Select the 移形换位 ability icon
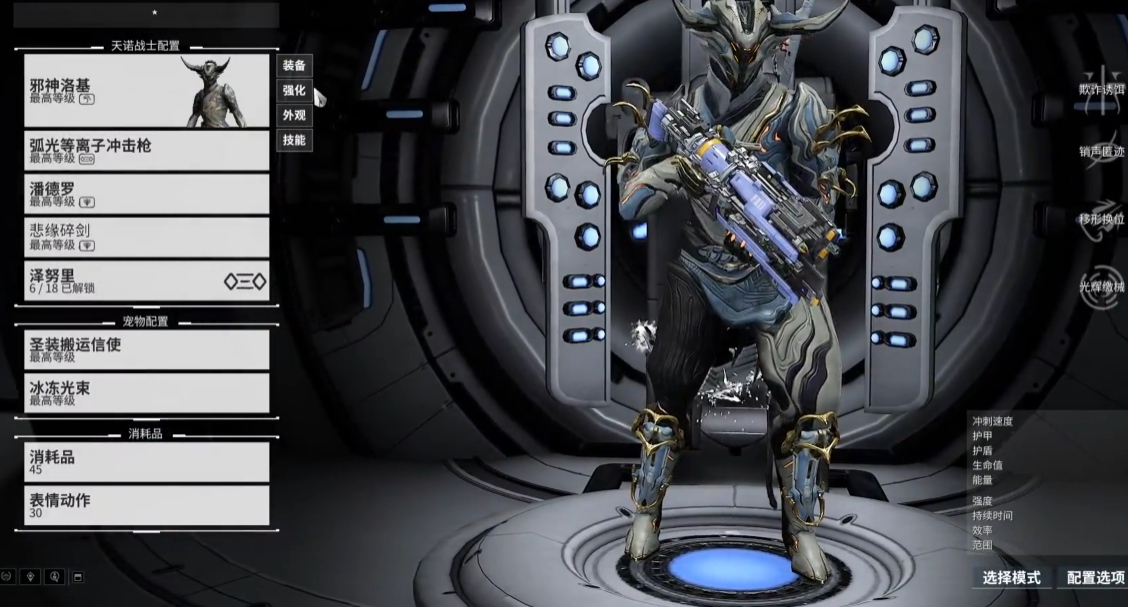The width and height of the screenshot is (1128, 607). point(1103,218)
